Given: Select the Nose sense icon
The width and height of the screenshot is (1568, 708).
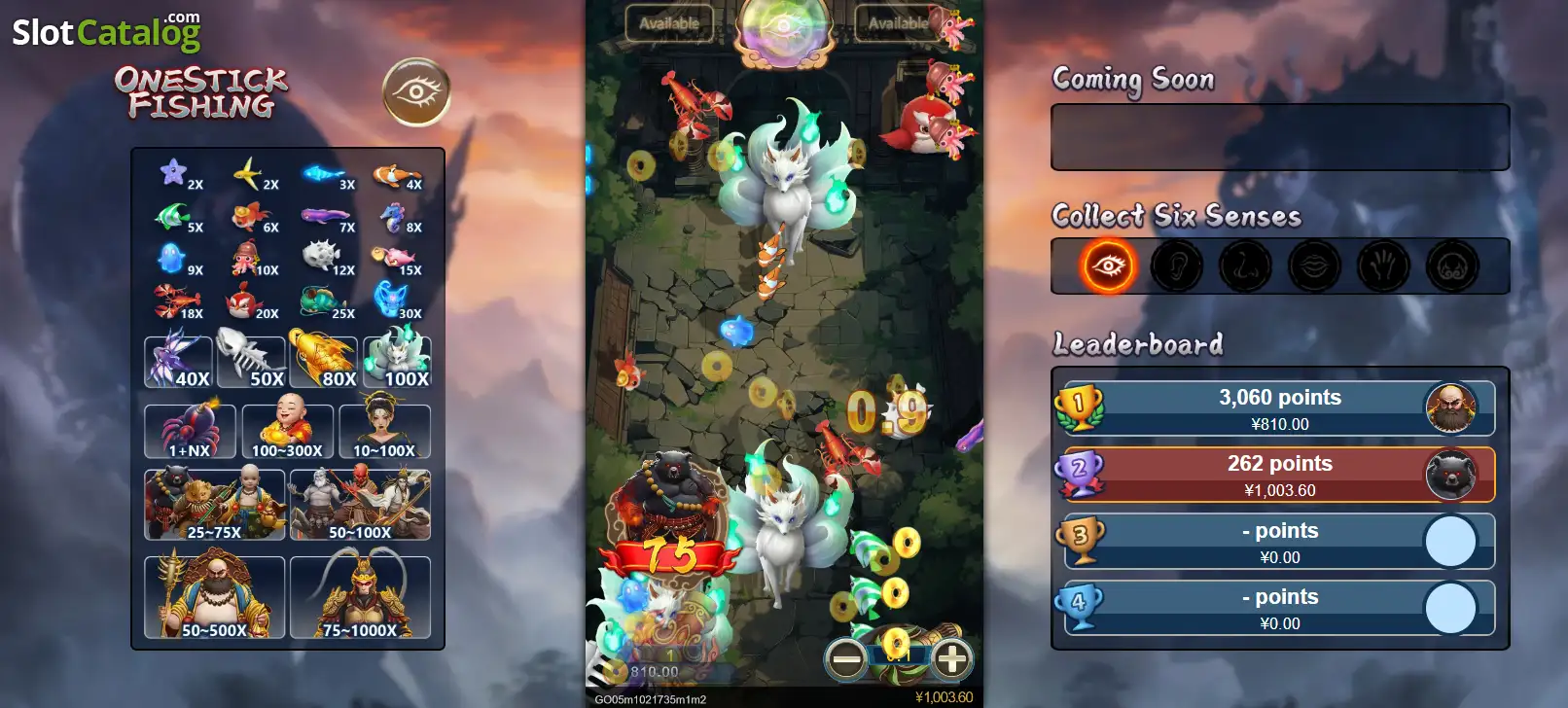Looking at the screenshot, I should pyautogui.click(x=1245, y=265).
